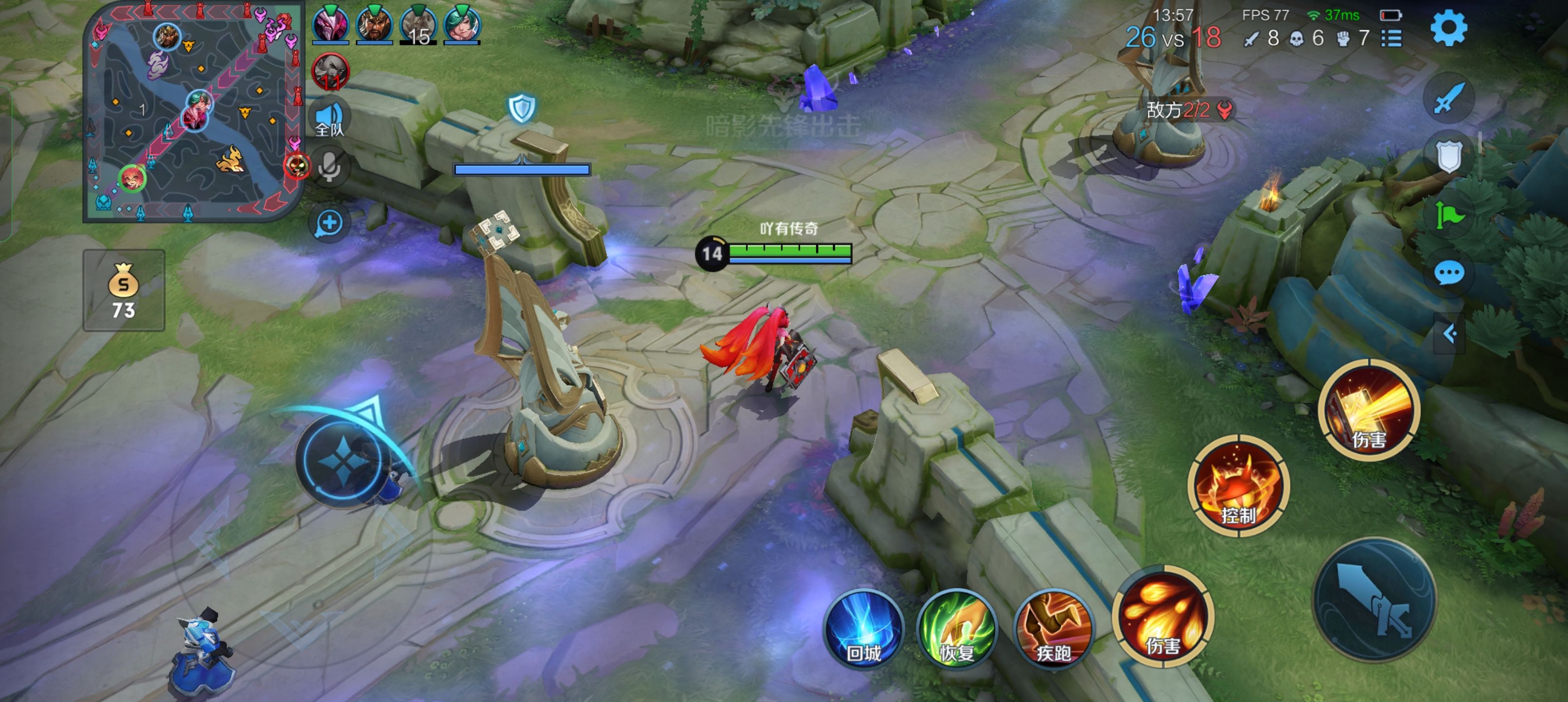The width and height of the screenshot is (1568, 702).
Task: Select the green-haired teammate portrait
Action: pyautogui.click(x=462, y=25)
